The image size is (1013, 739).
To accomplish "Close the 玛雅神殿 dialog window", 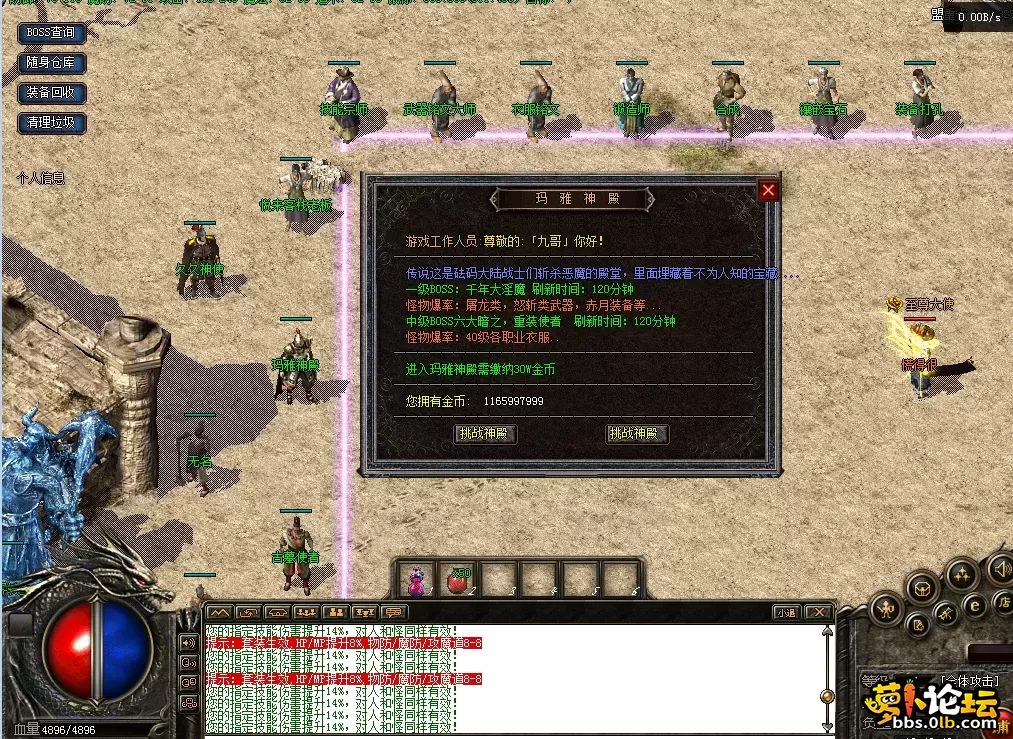I will (767, 190).
